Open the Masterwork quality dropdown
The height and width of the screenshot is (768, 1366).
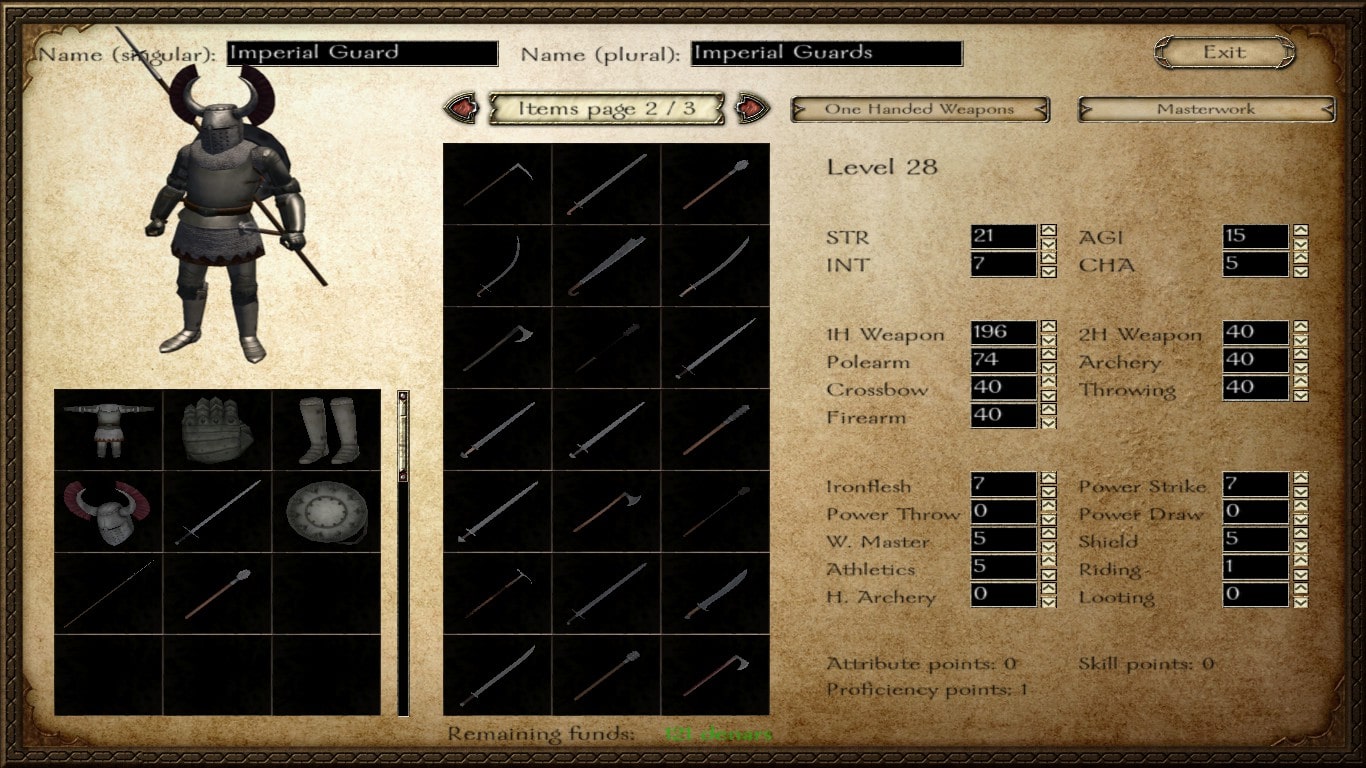1205,109
